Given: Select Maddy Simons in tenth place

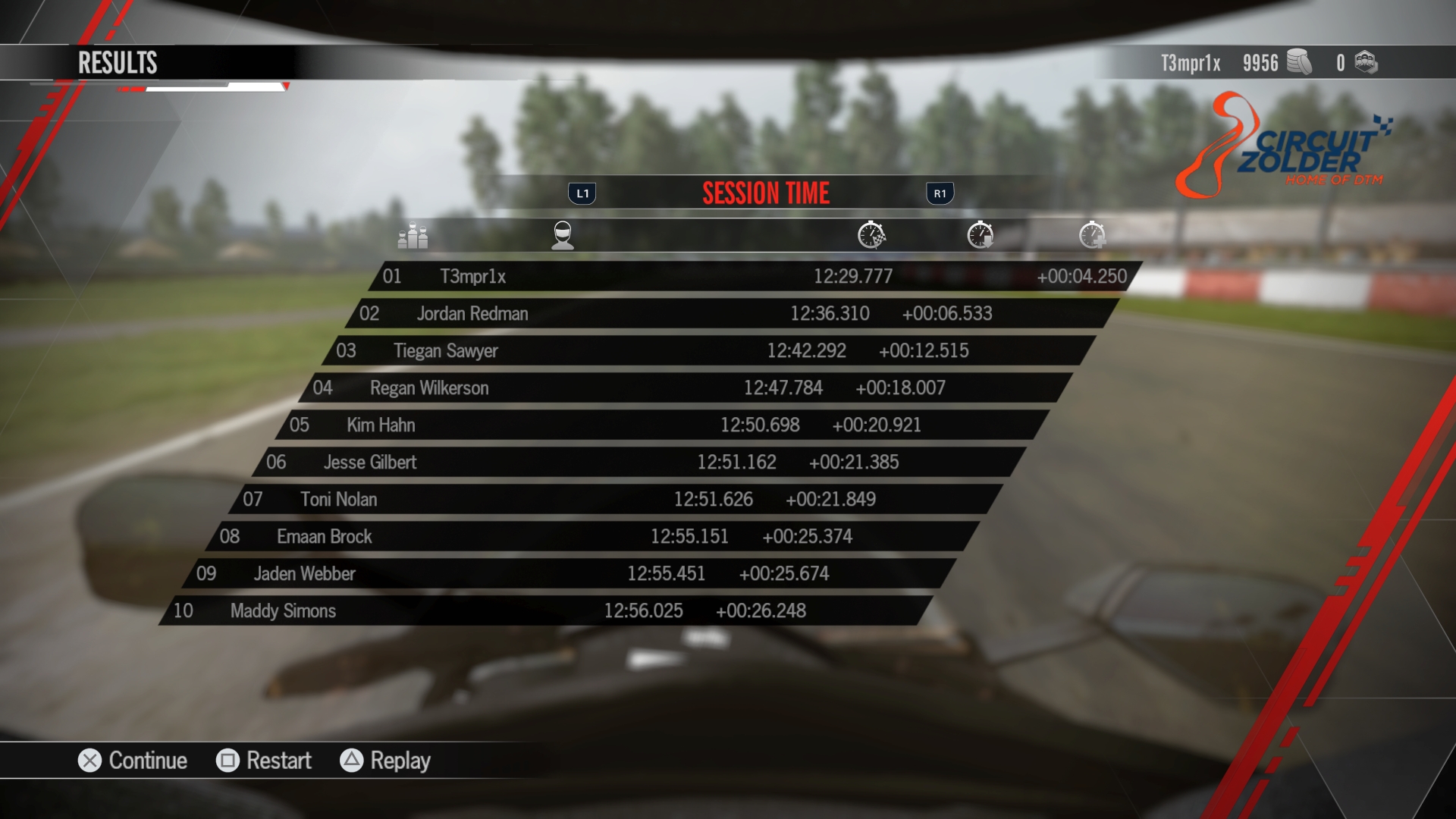Looking at the screenshot, I should [284, 611].
